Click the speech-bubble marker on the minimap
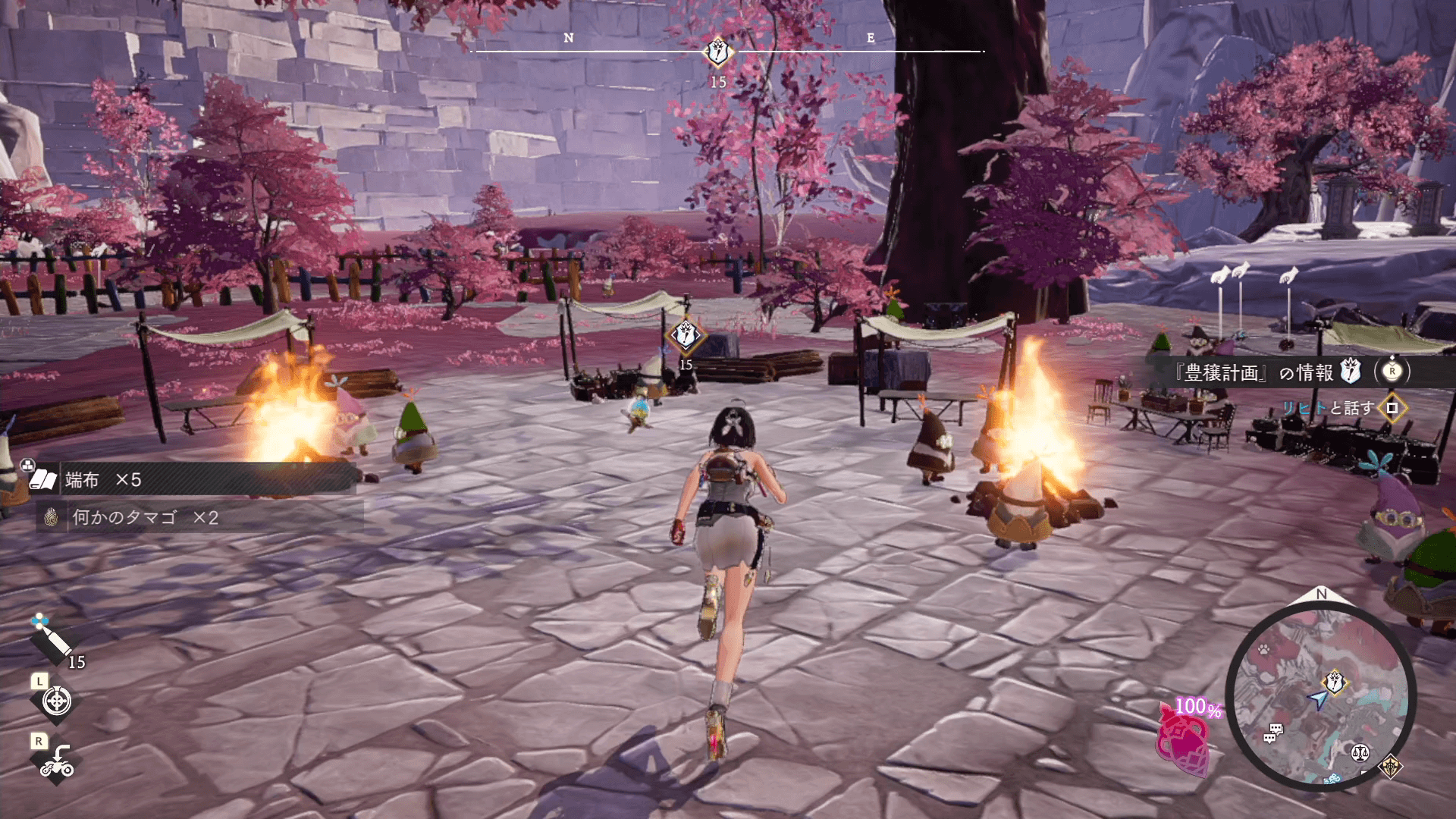The height and width of the screenshot is (819, 1456). [1273, 732]
